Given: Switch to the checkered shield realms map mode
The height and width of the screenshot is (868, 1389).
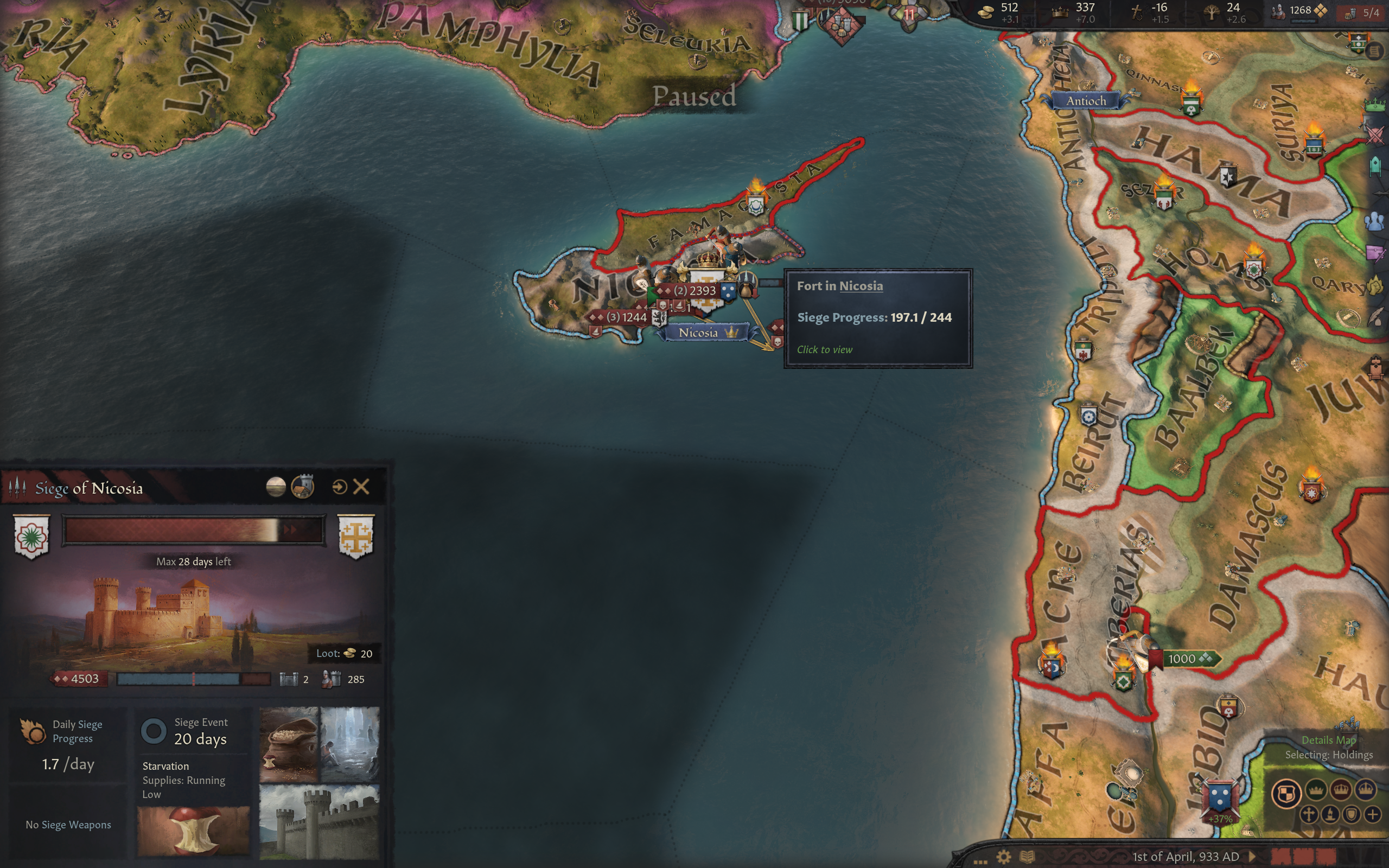Looking at the screenshot, I should (1286, 794).
